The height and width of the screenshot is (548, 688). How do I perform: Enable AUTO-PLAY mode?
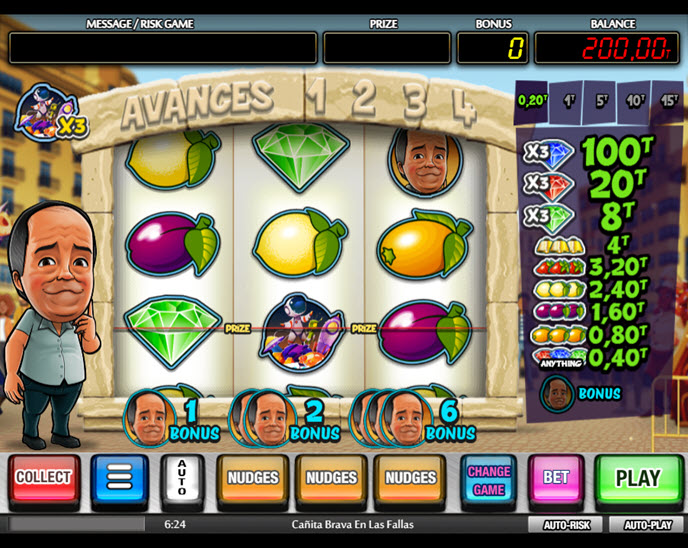[x=647, y=524]
